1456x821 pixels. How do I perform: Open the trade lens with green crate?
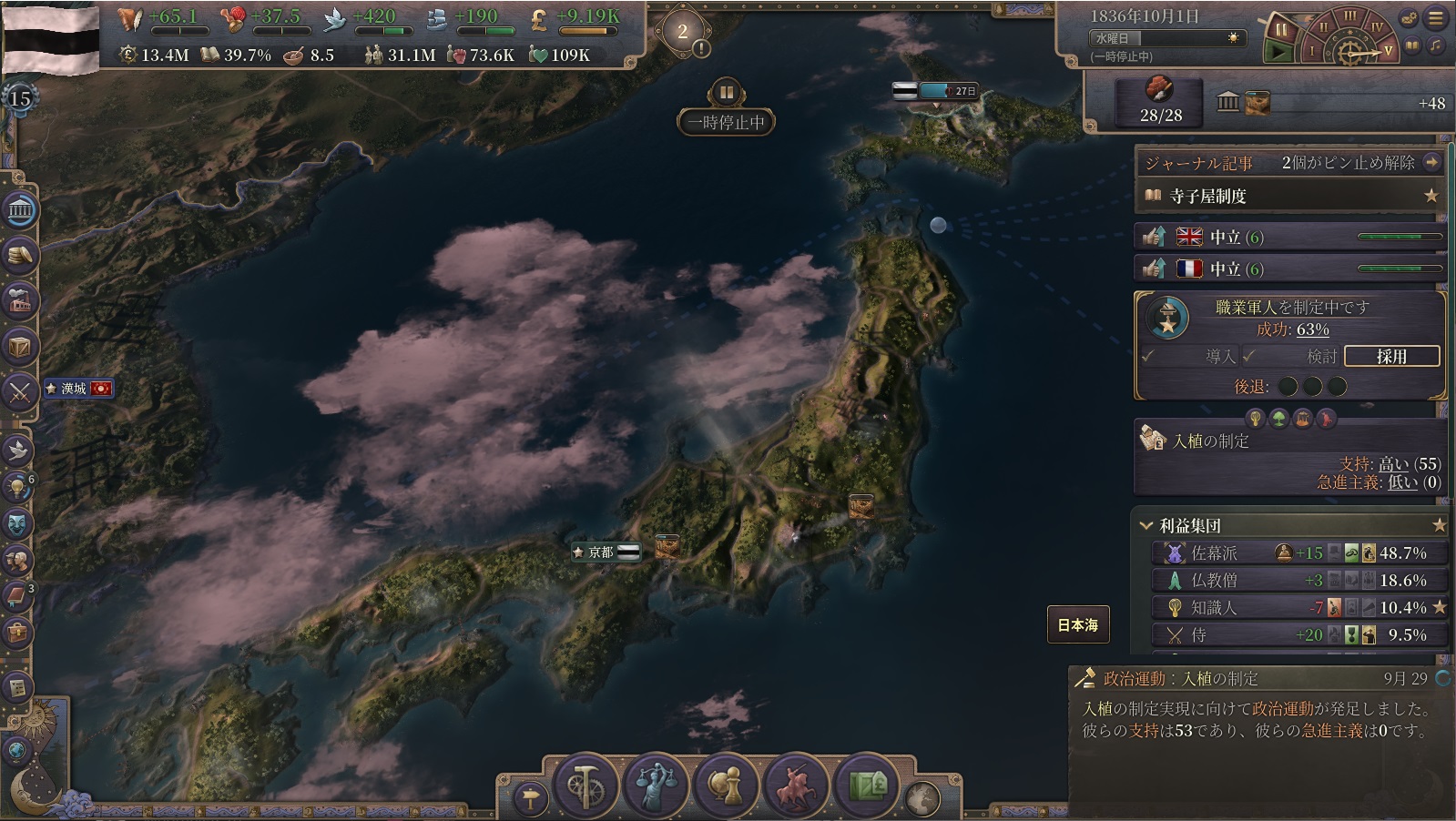pos(867,785)
